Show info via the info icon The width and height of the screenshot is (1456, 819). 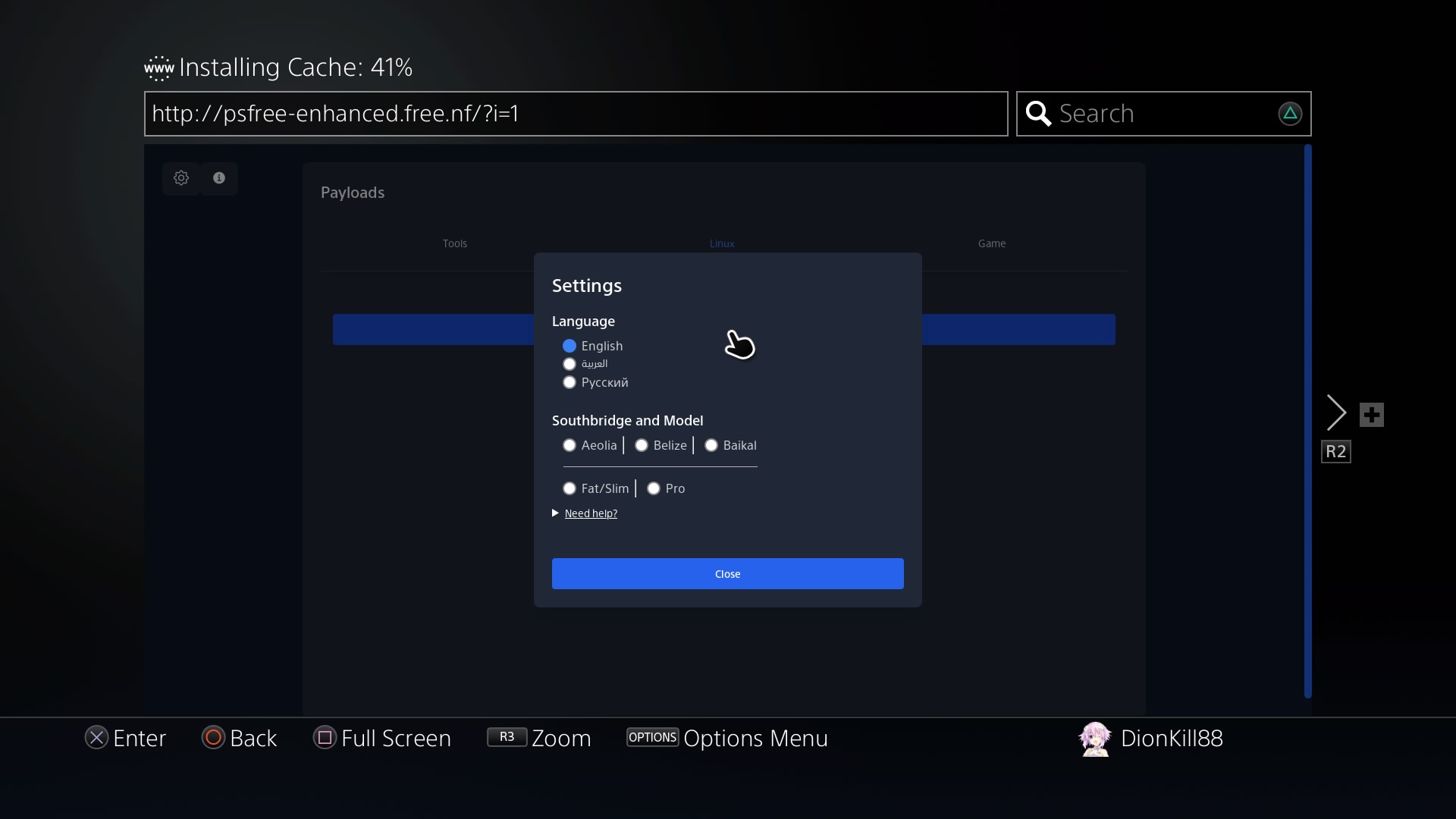click(x=219, y=178)
